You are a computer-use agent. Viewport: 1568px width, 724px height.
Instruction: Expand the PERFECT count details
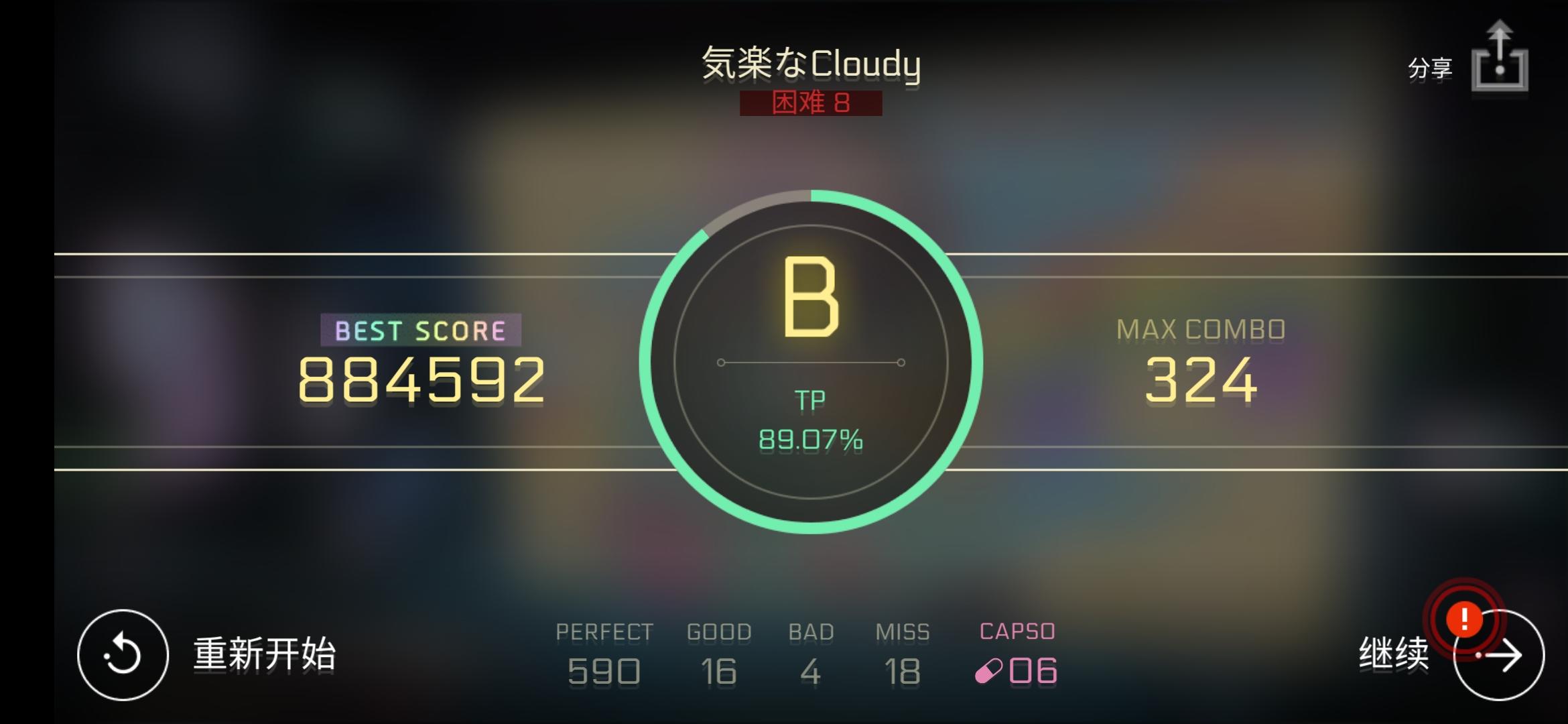pyautogui.click(x=604, y=670)
